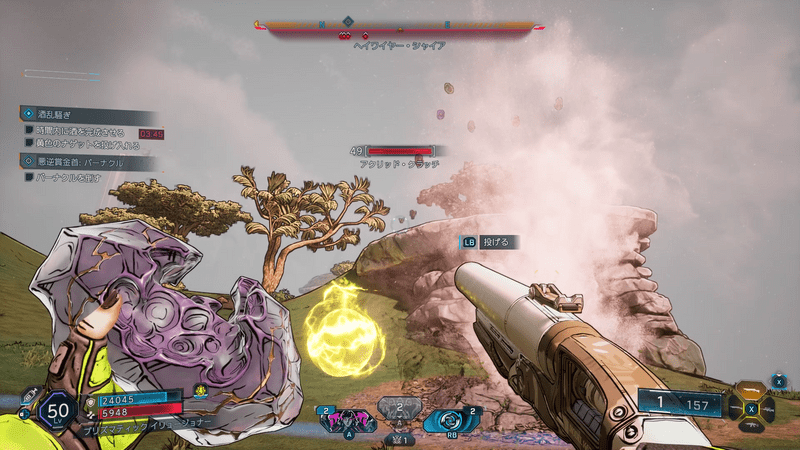
Task: Select the grey center ability slot
Action: [x=398, y=412]
